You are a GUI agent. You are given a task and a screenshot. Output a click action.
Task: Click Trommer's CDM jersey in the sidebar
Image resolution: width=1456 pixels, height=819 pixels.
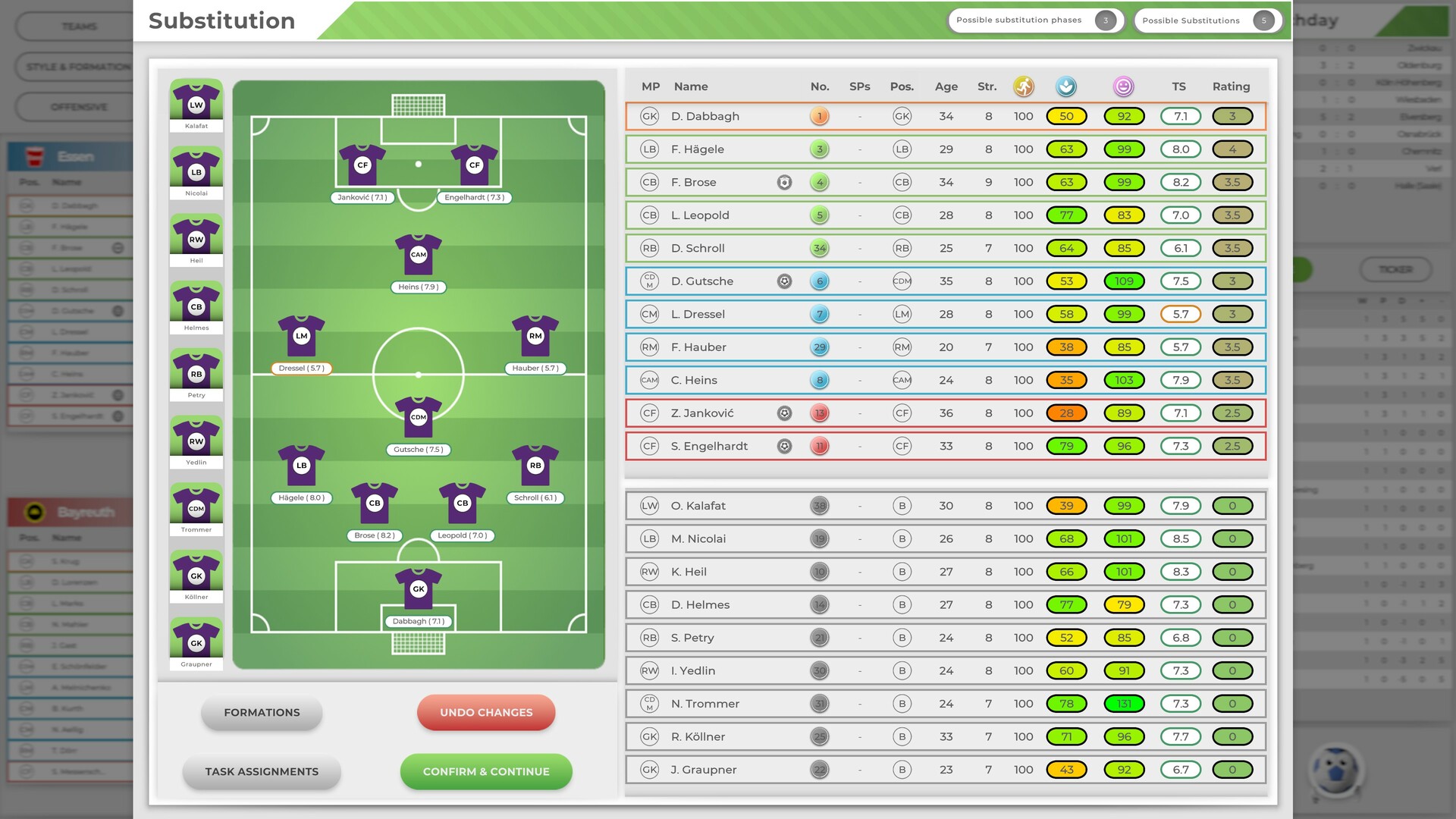(x=196, y=508)
